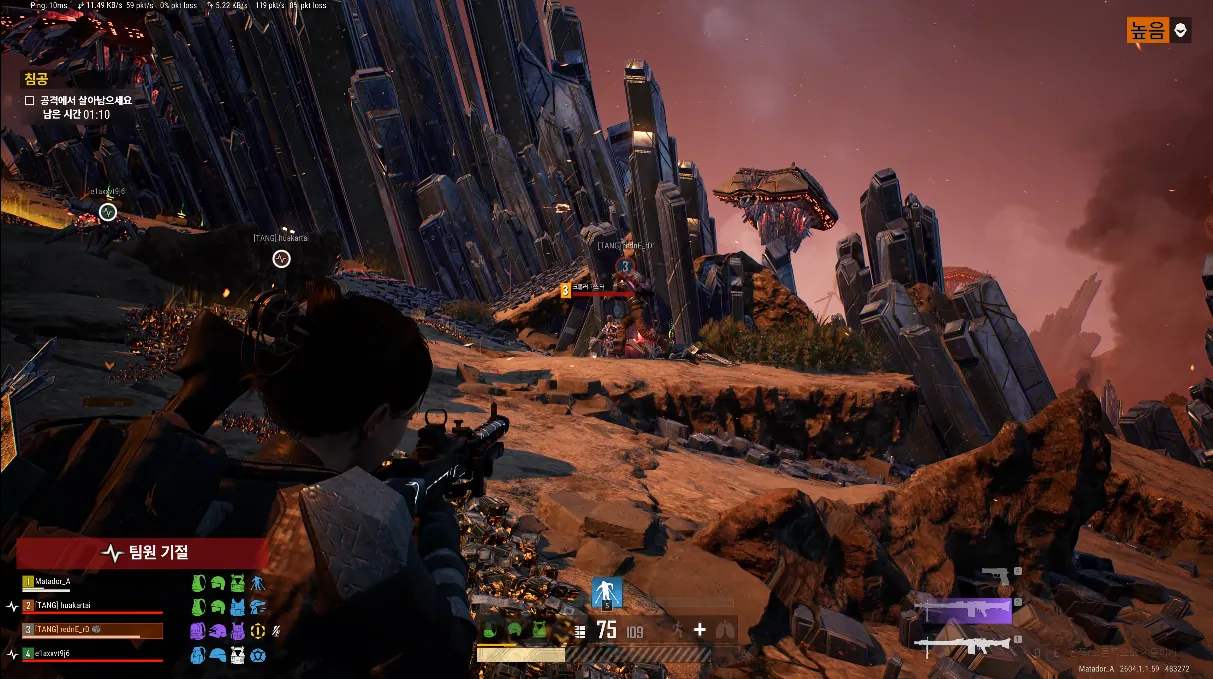Select the pistol weapon slot
This screenshot has width=1213, height=679.
click(996, 577)
